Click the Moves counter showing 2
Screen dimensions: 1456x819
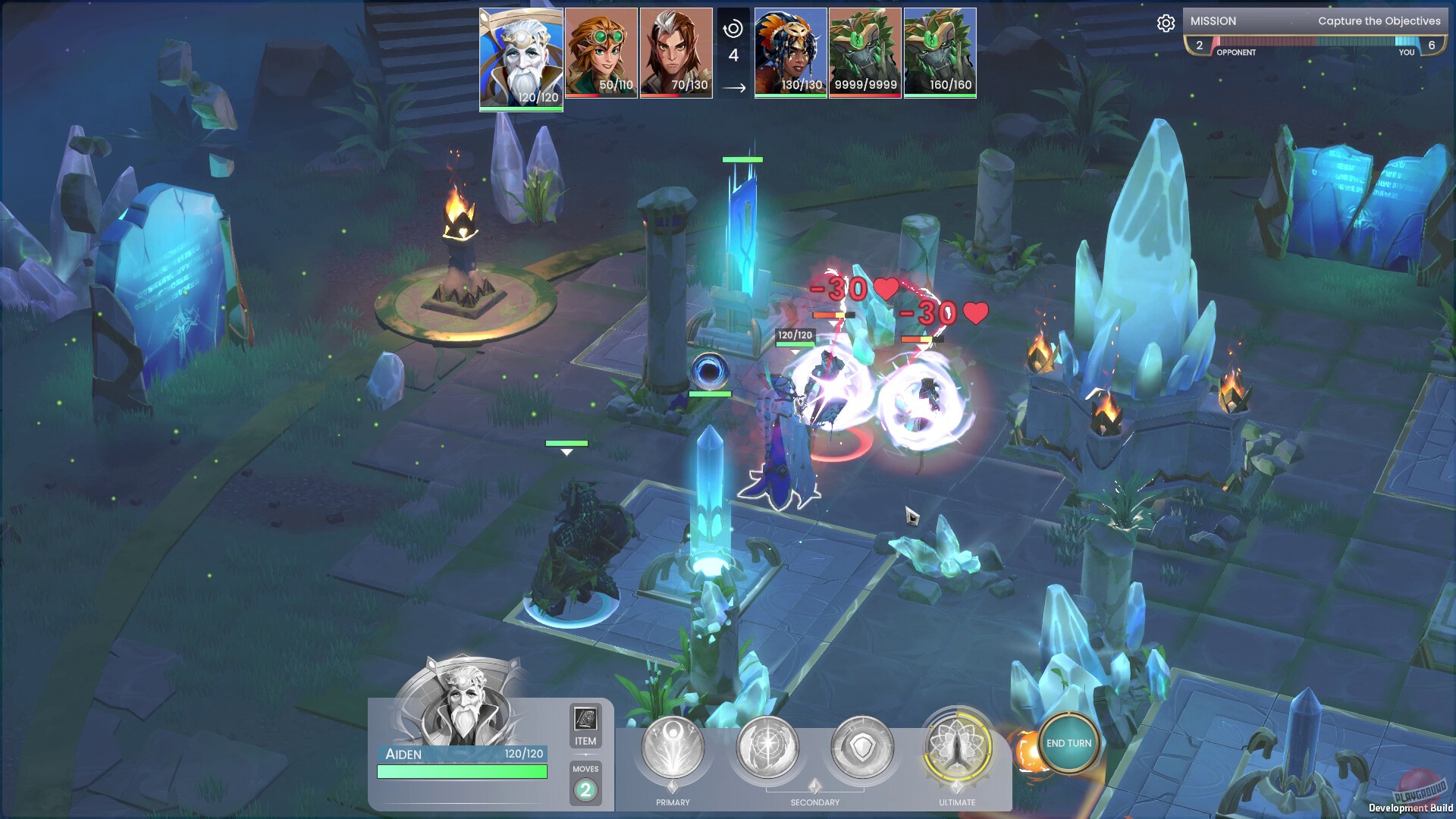pyautogui.click(x=585, y=789)
